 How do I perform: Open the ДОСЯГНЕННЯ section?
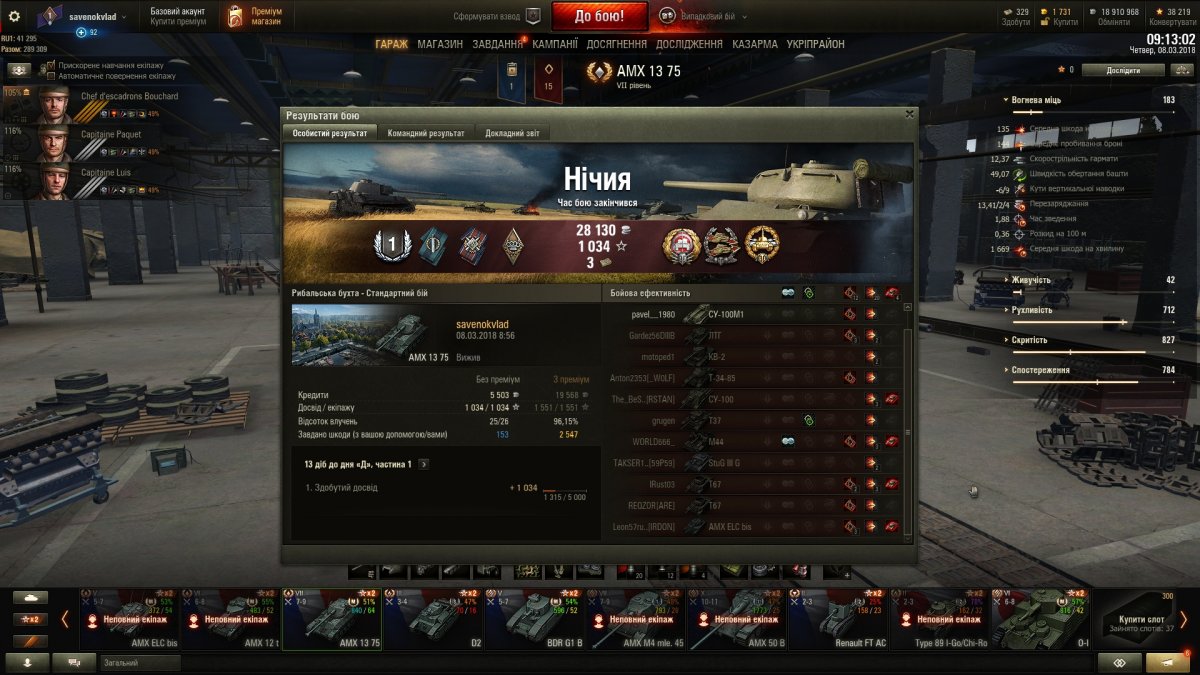click(x=616, y=44)
